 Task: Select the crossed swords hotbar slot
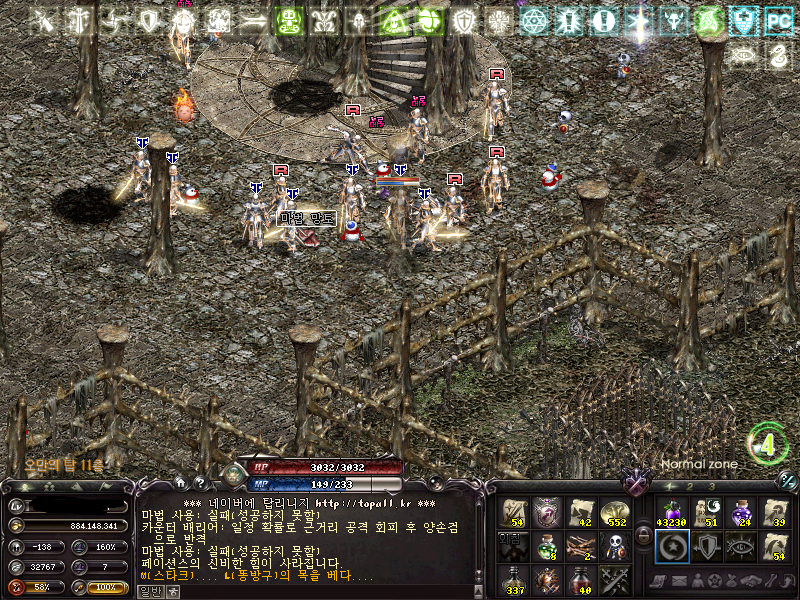click(x=613, y=579)
